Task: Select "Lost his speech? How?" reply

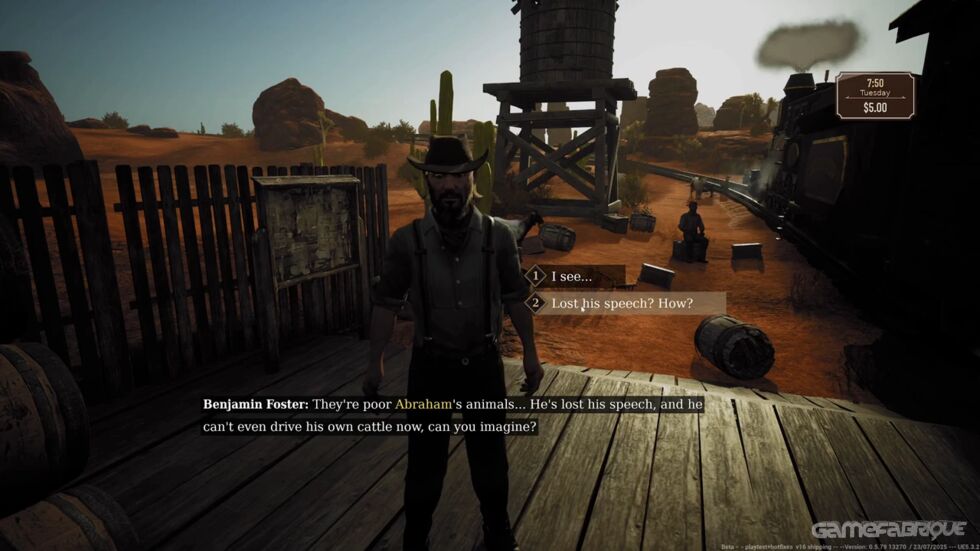Action: point(622,303)
